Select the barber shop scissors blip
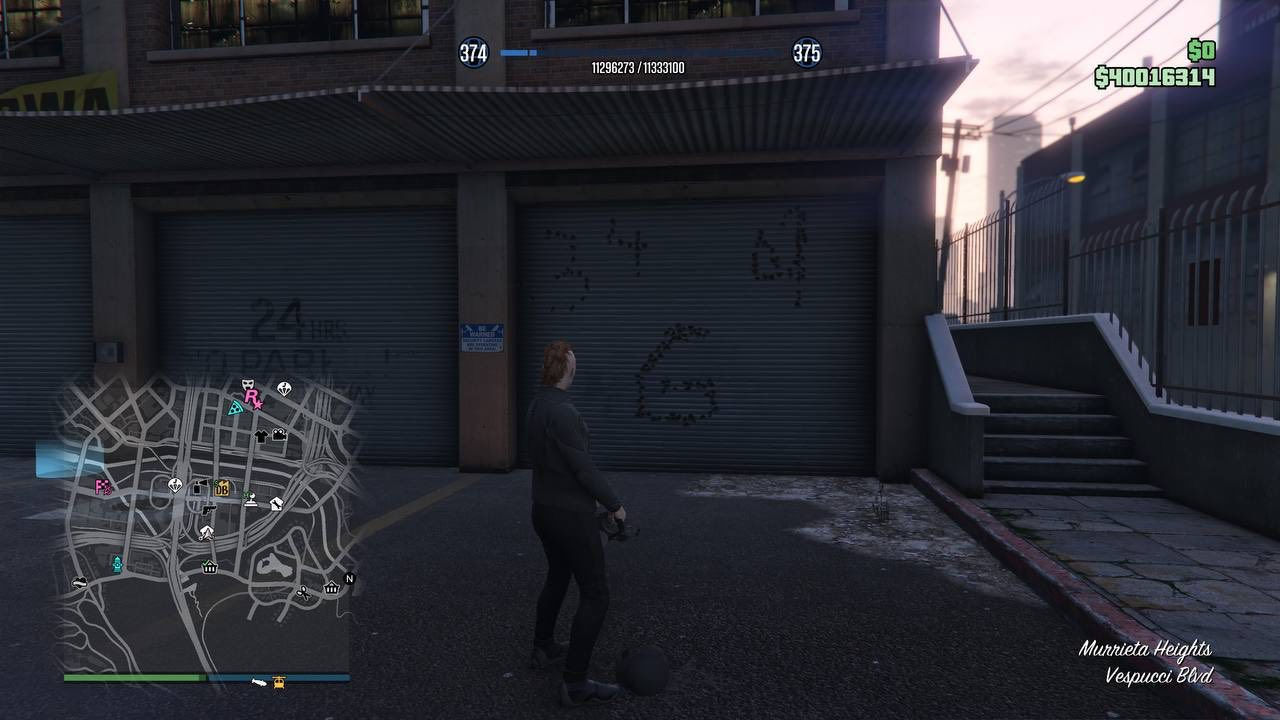 pyautogui.click(x=303, y=592)
